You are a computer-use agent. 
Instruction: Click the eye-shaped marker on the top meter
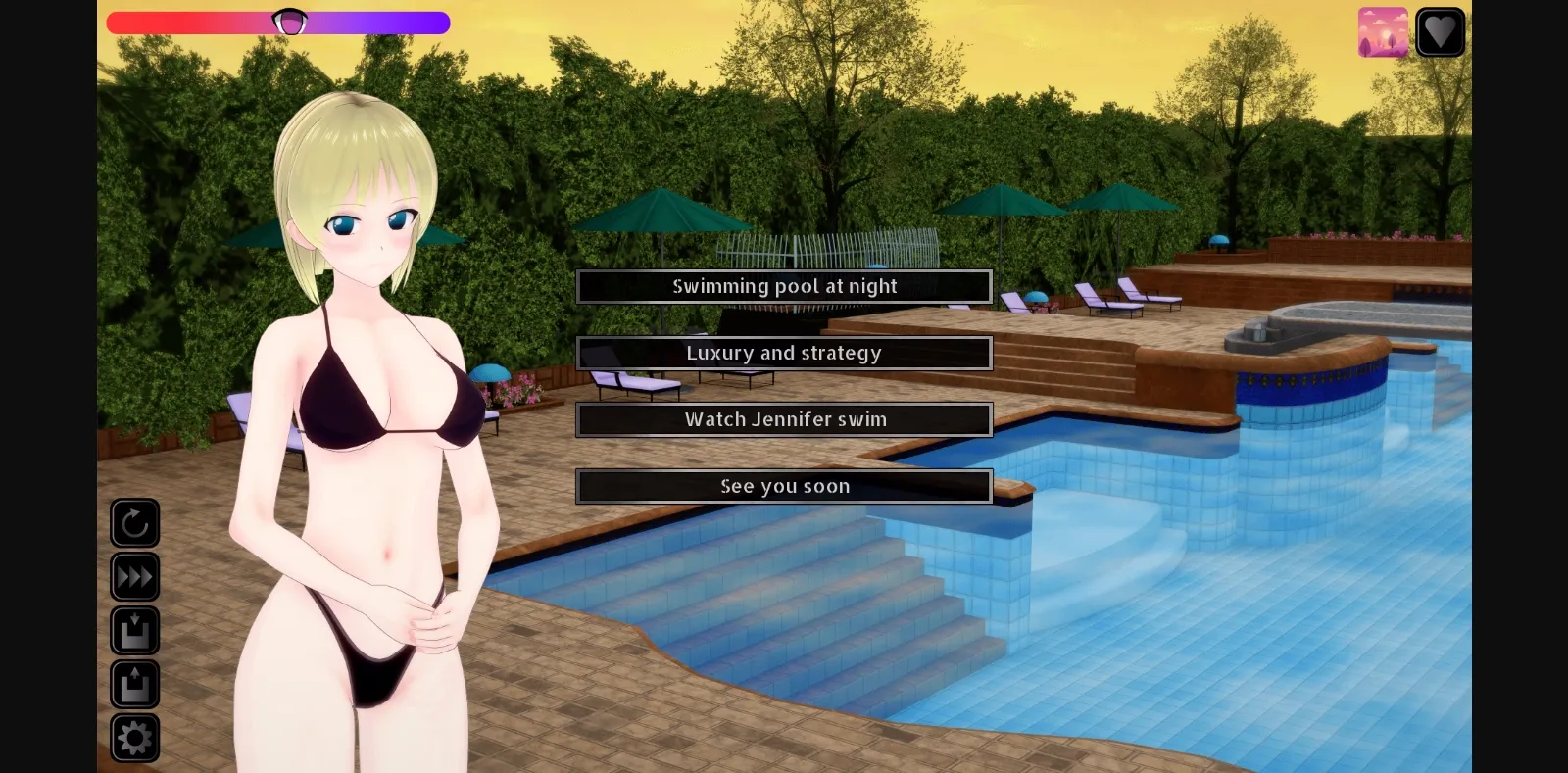[289, 22]
